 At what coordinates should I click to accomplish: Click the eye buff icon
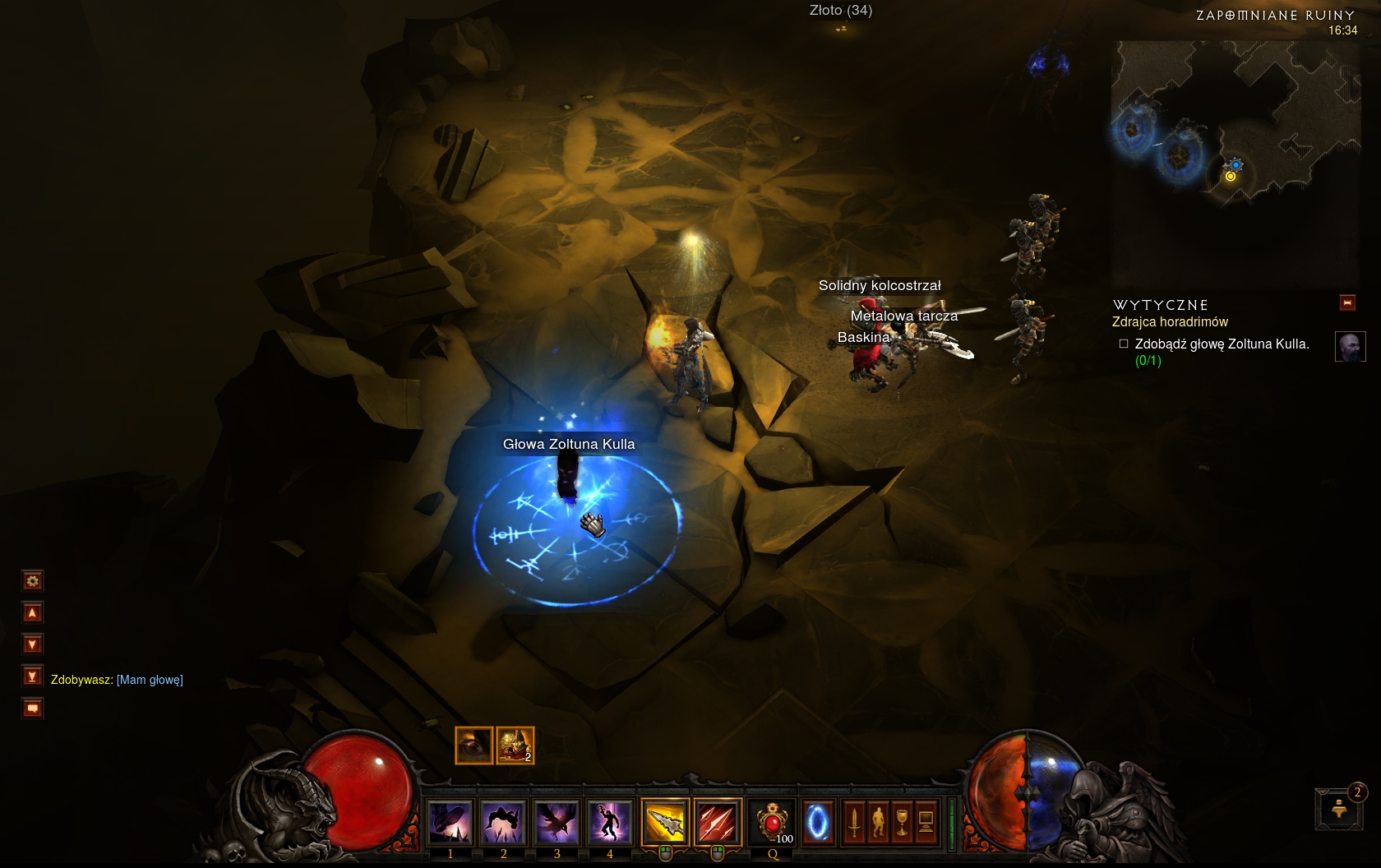[x=473, y=746]
